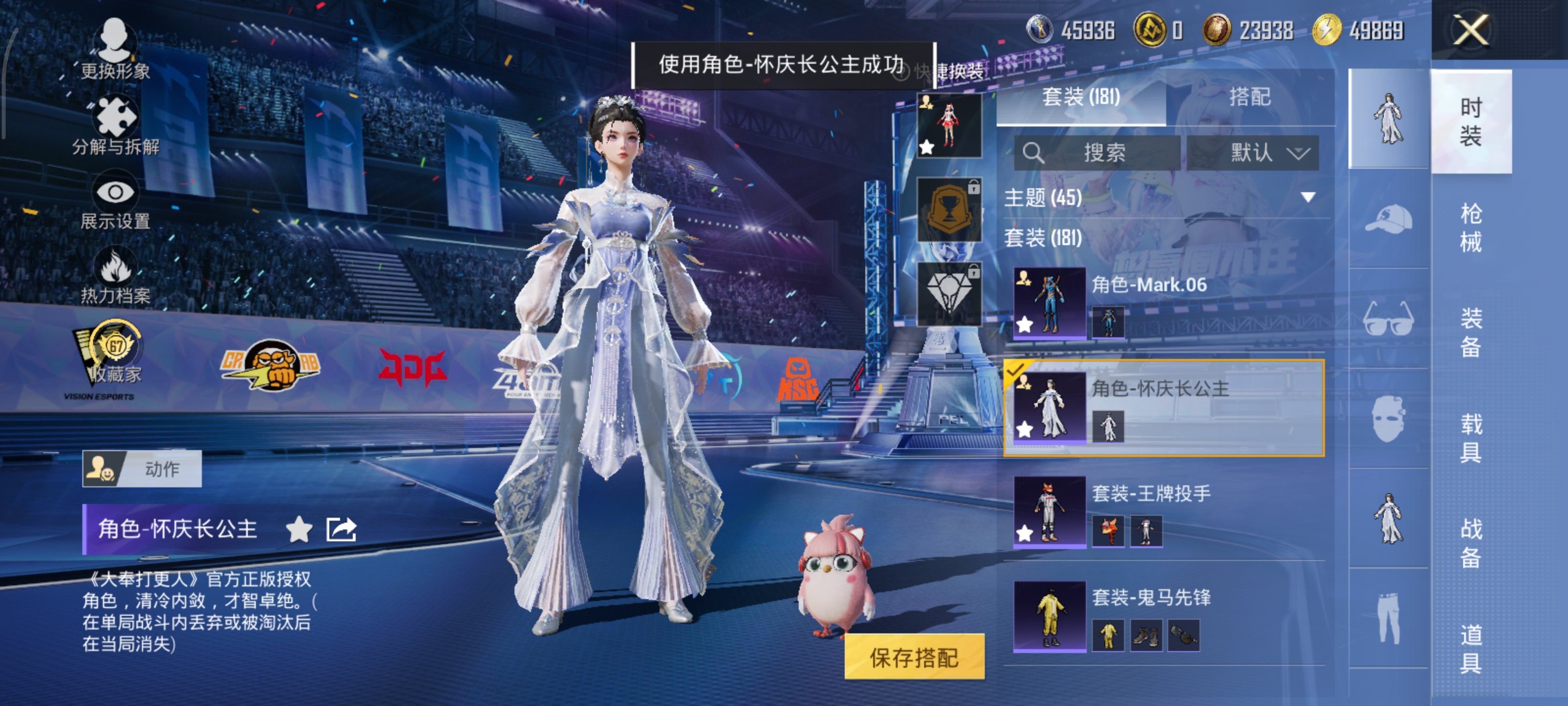Open 展示设置 display settings
Screen dimensions: 1568x706
tap(115, 202)
